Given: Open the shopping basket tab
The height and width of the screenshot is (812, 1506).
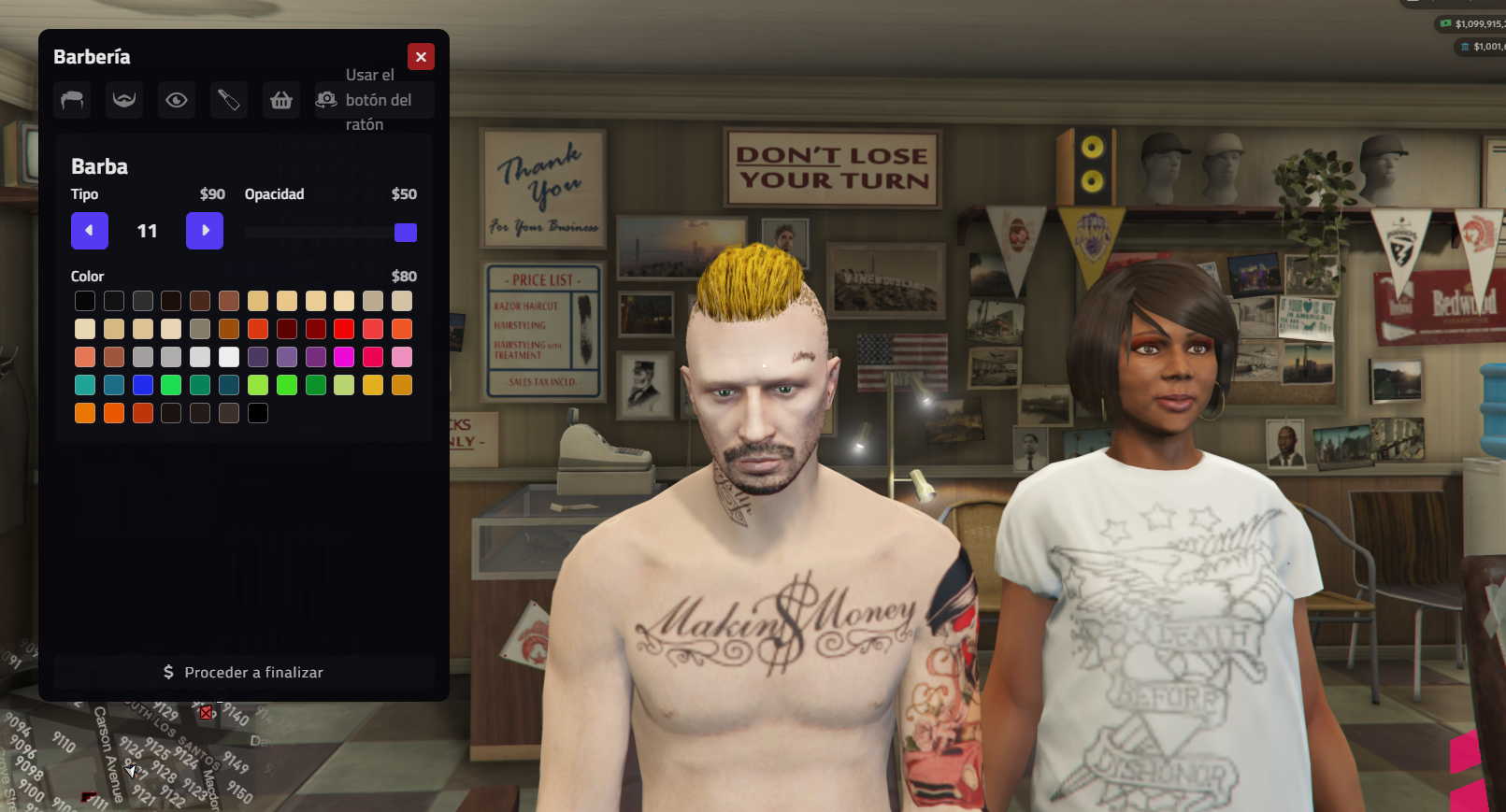Looking at the screenshot, I should pyautogui.click(x=281, y=100).
